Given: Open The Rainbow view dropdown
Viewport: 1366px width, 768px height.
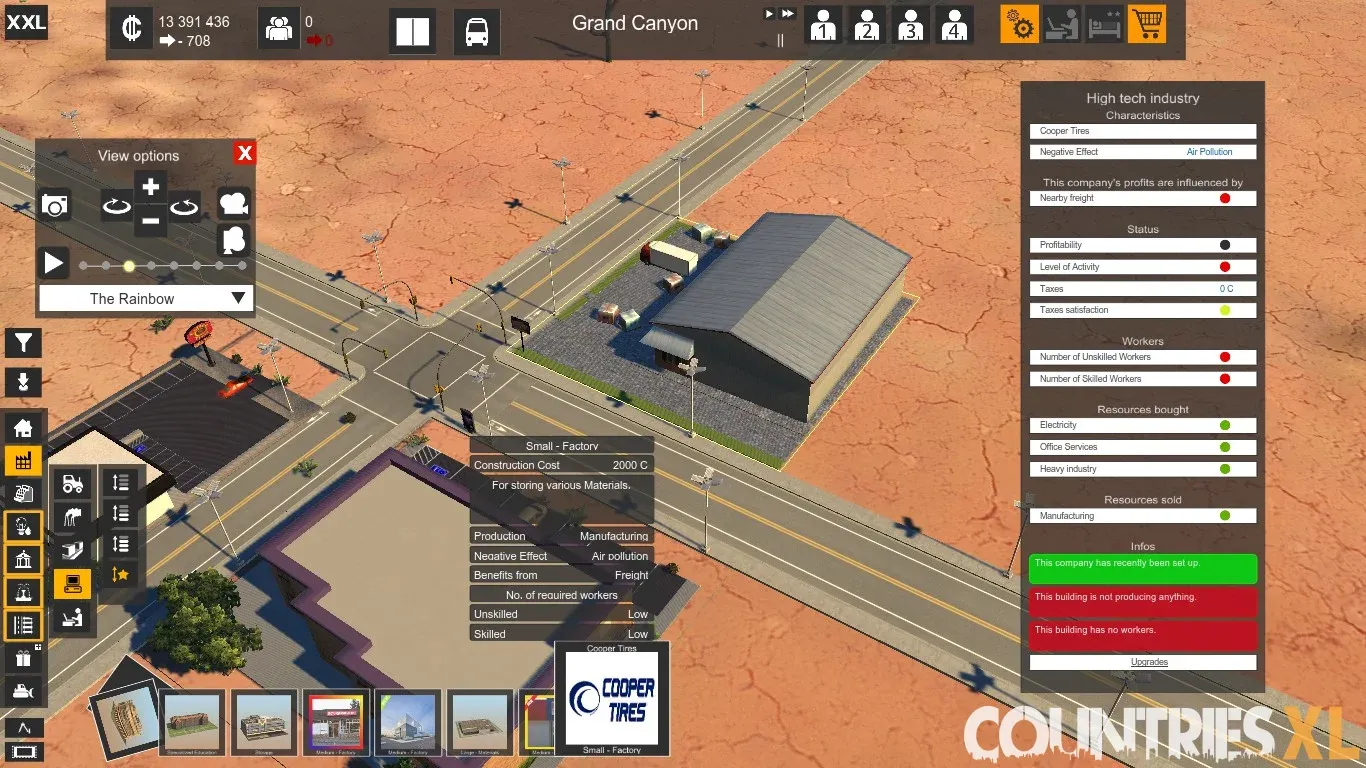Looking at the screenshot, I should pos(146,298).
